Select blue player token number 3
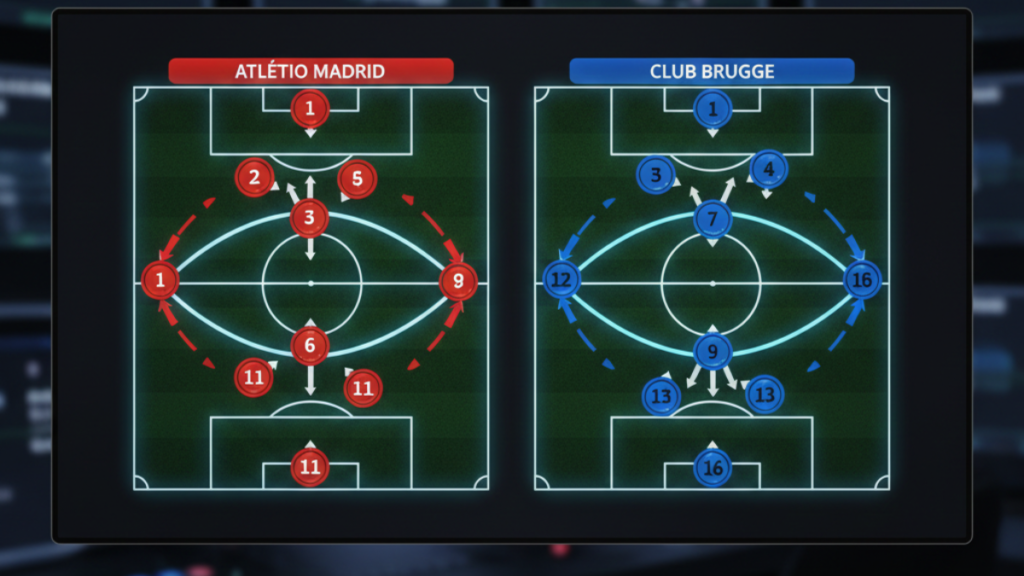Screen dimensions: 1024x576 656,175
